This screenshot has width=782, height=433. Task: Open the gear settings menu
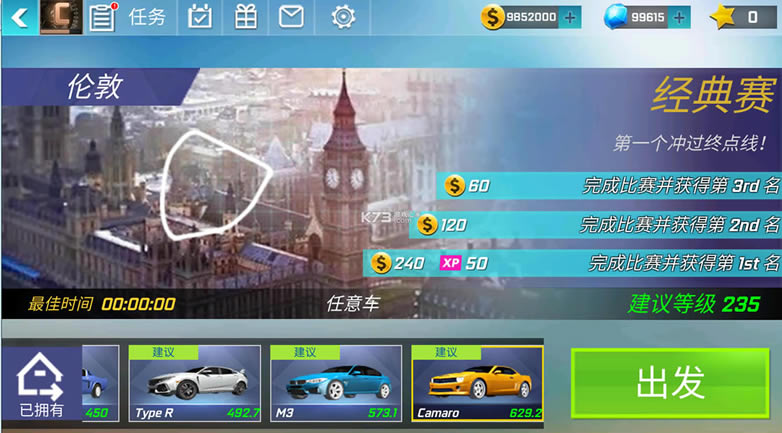tap(343, 17)
